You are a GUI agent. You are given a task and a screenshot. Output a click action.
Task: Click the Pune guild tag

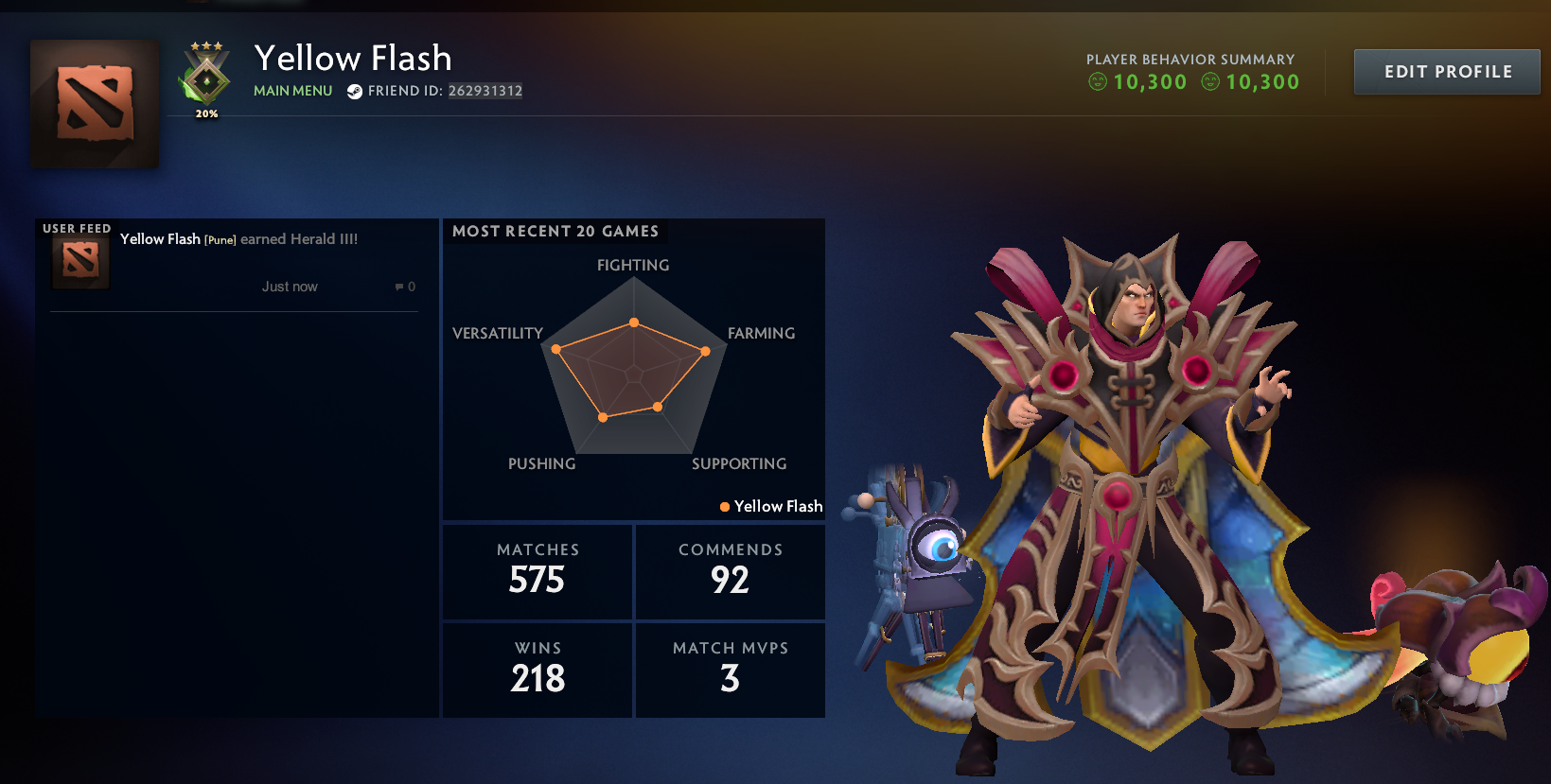coord(220,239)
